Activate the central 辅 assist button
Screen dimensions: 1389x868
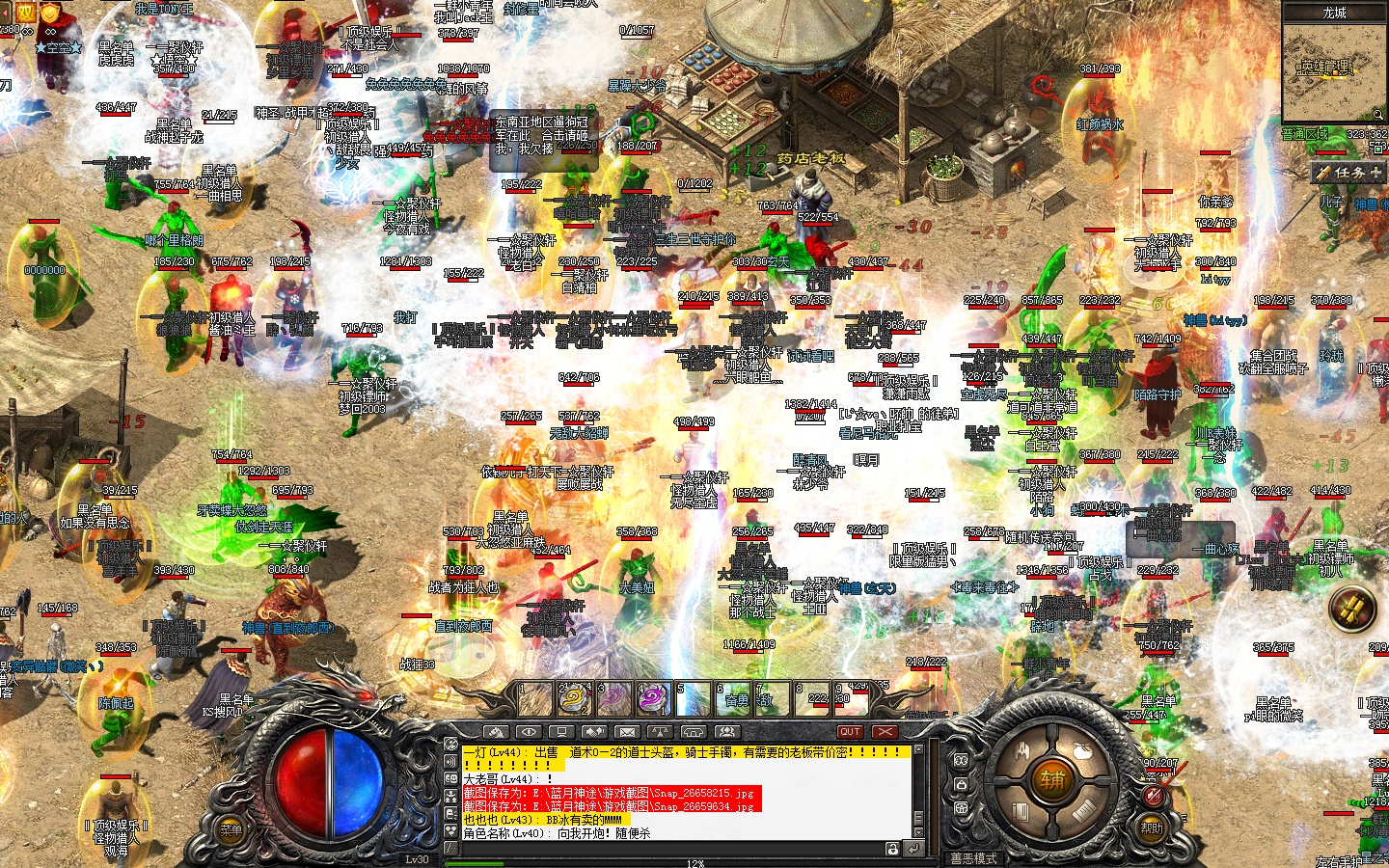1051,779
